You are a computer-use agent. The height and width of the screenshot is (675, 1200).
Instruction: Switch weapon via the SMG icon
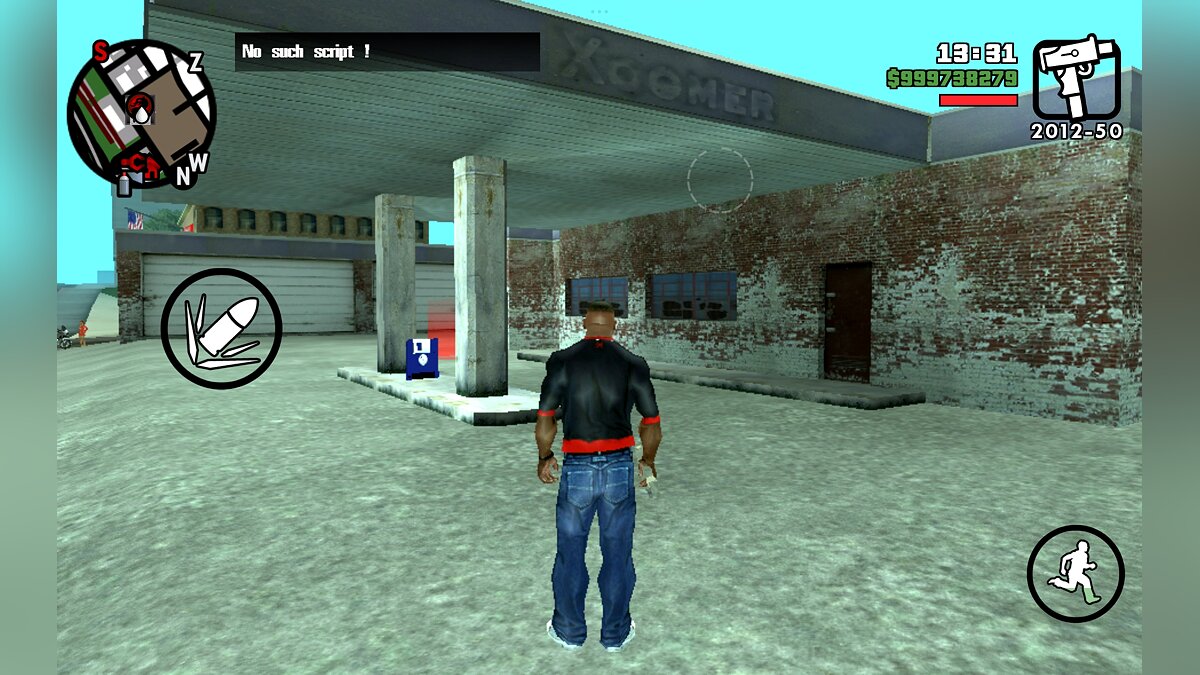[x=1076, y=78]
